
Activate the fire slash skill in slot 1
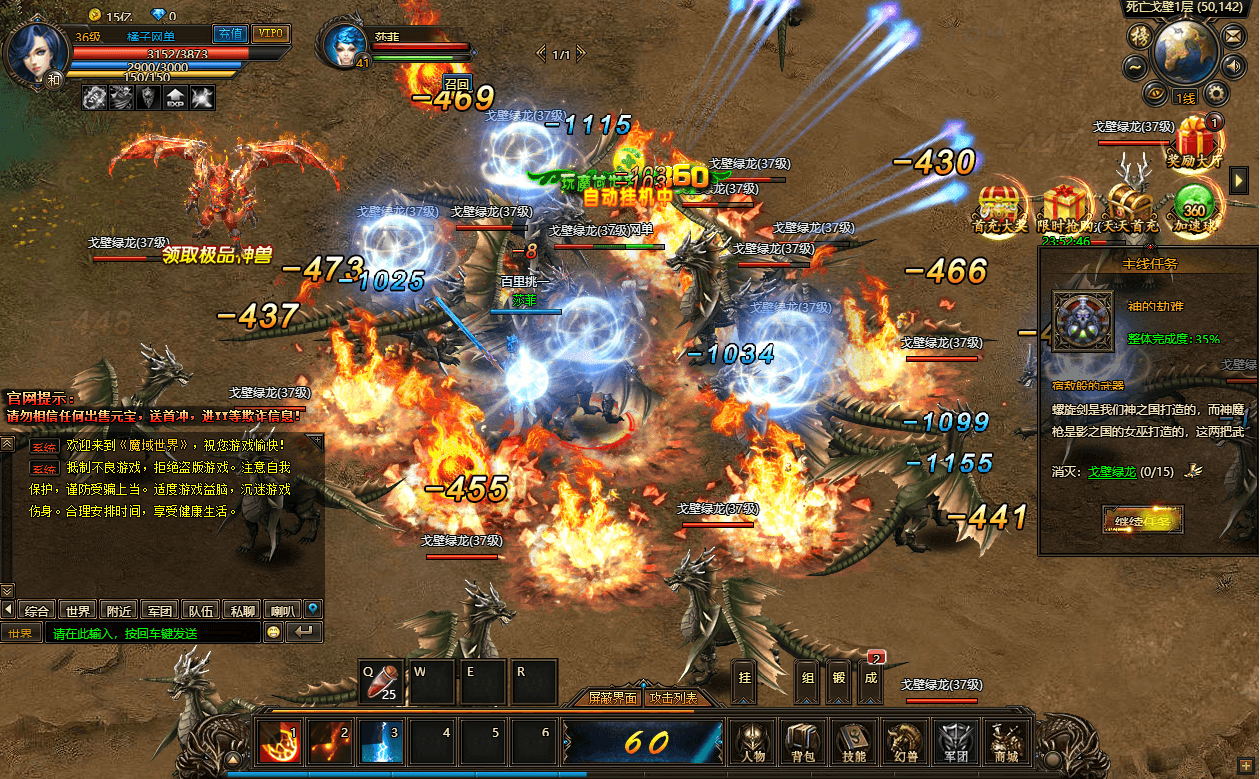[279, 743]
